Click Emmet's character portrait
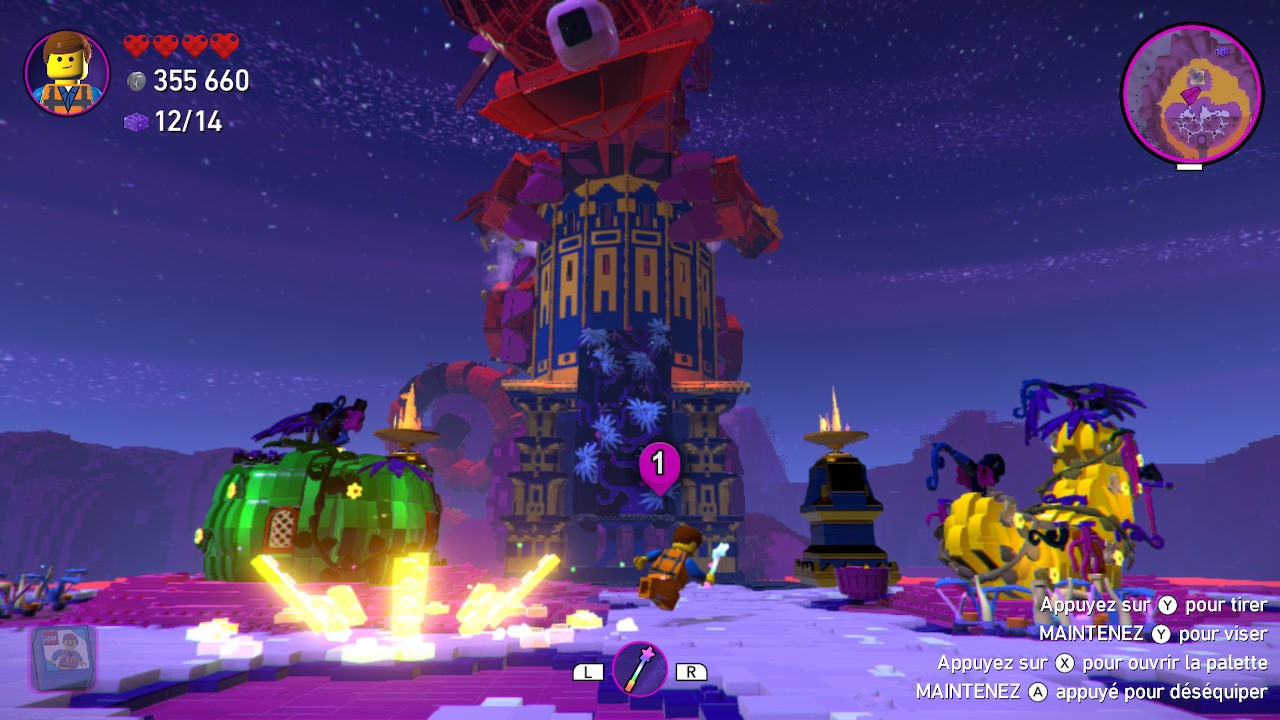The image size is (1280, 720). click(x=66, y=73)
